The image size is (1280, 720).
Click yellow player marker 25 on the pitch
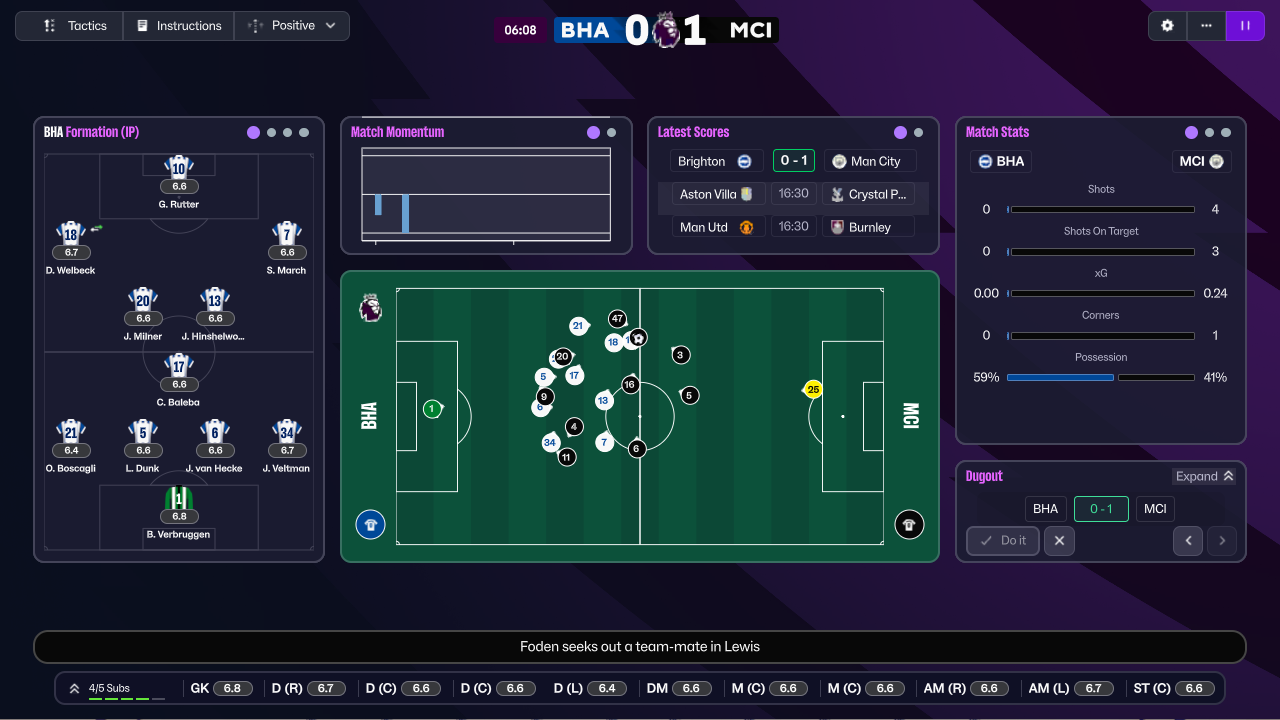(812, 388)
